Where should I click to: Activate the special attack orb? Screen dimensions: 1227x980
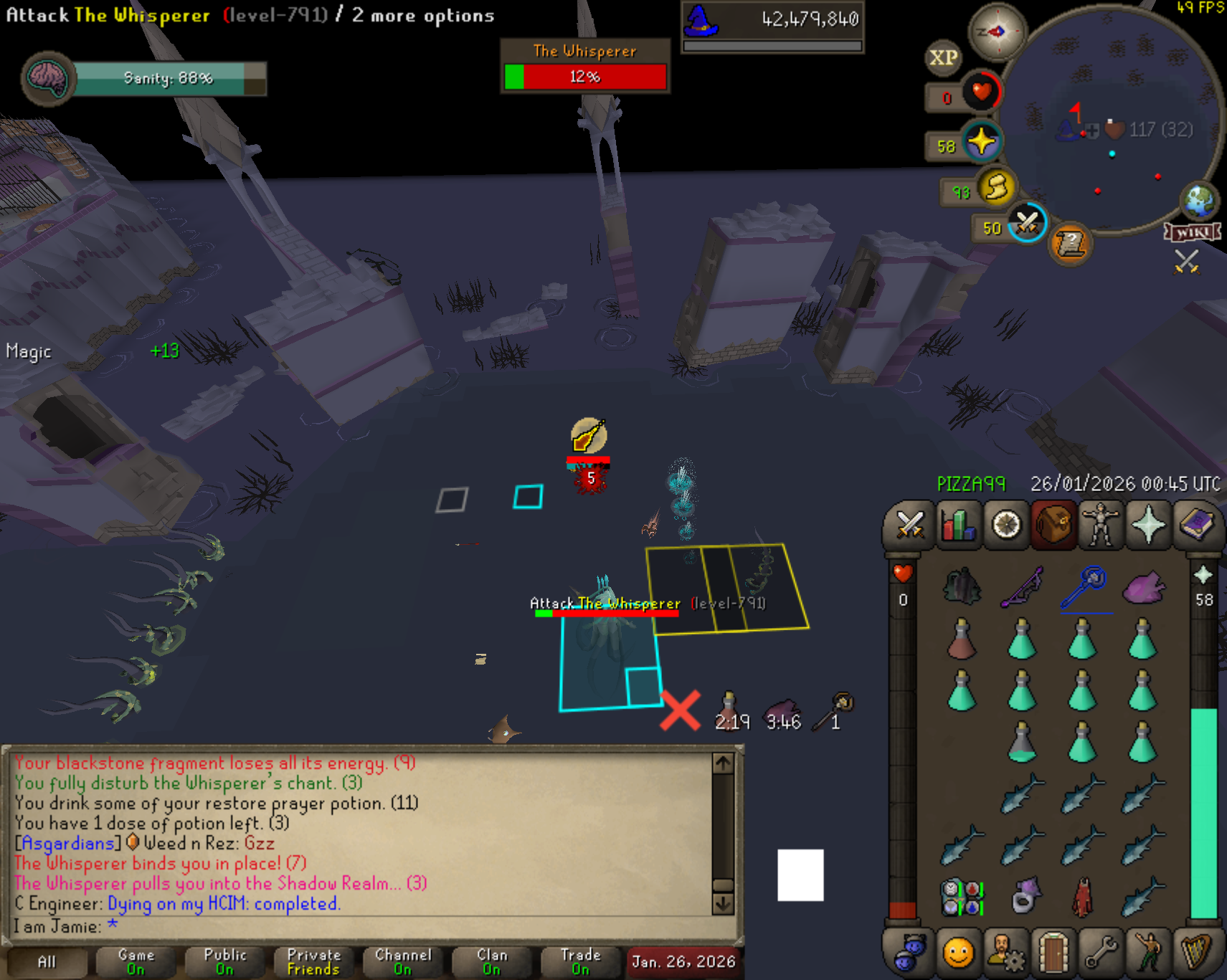click(x=1027, y=224)
